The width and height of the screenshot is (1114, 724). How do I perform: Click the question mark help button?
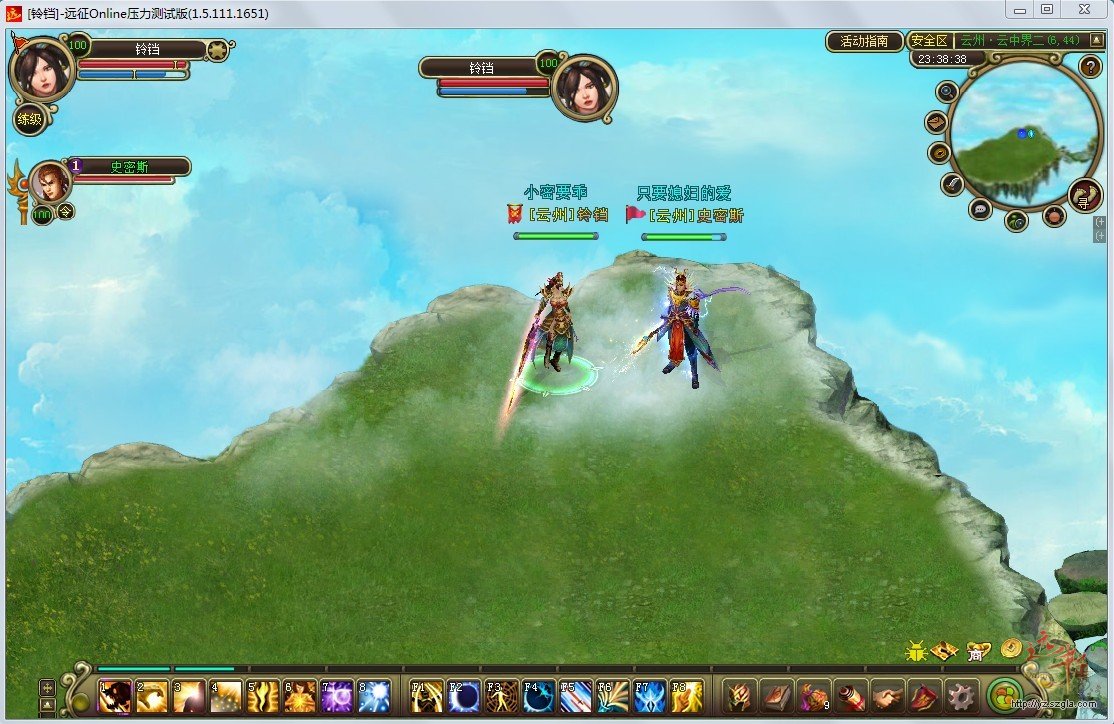click(1090, 67)
